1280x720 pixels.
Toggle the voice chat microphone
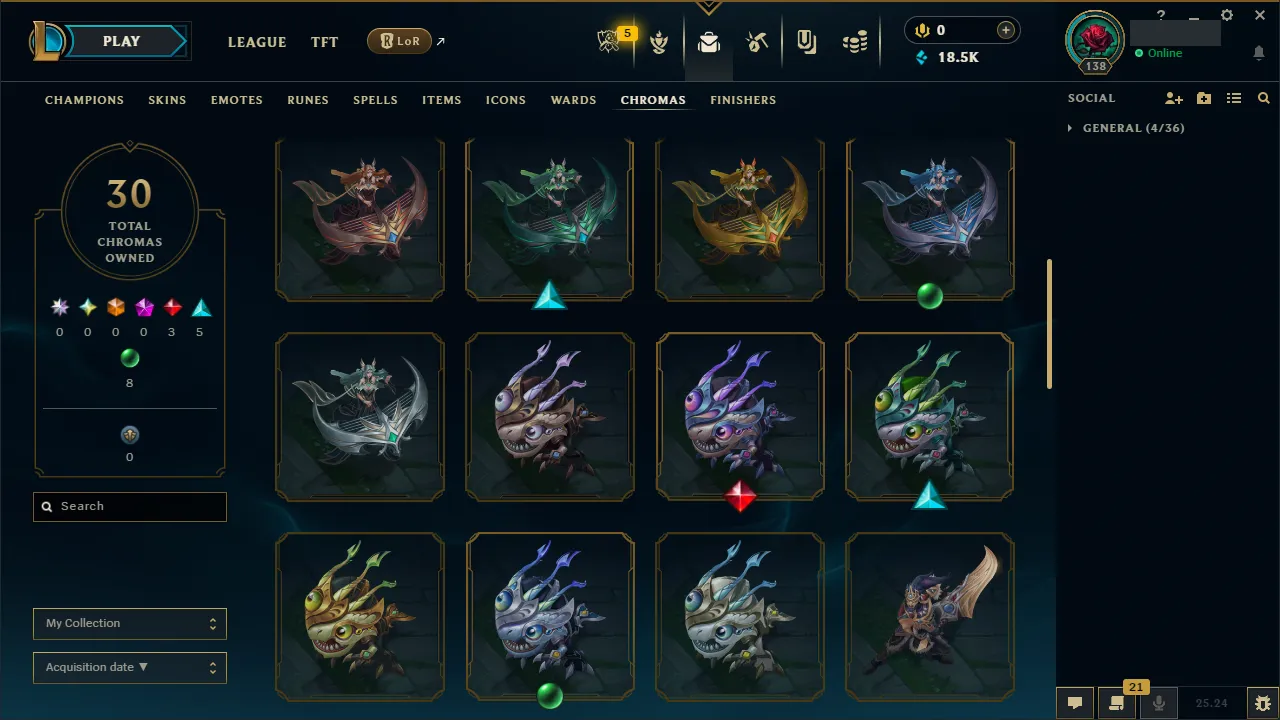[x=1160, y=703]
